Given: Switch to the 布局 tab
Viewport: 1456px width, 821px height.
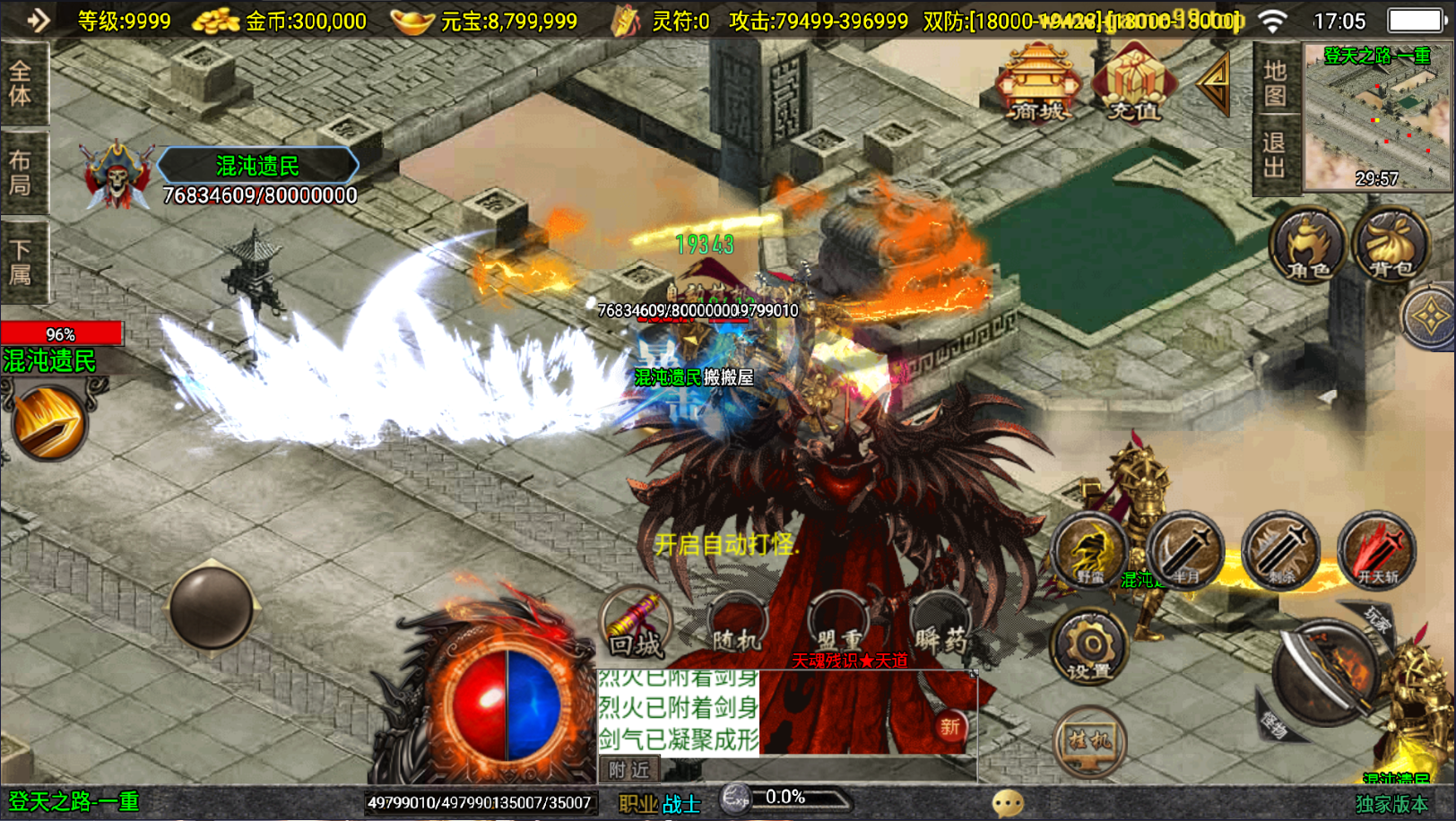Looking at the screenshot, I should (22, 172).
